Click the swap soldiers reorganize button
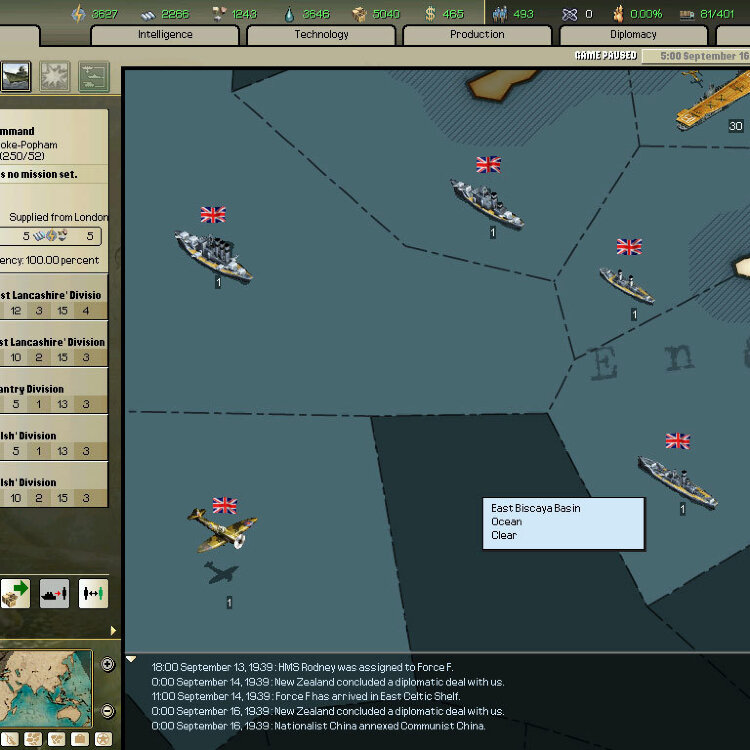 coord(92,593)
